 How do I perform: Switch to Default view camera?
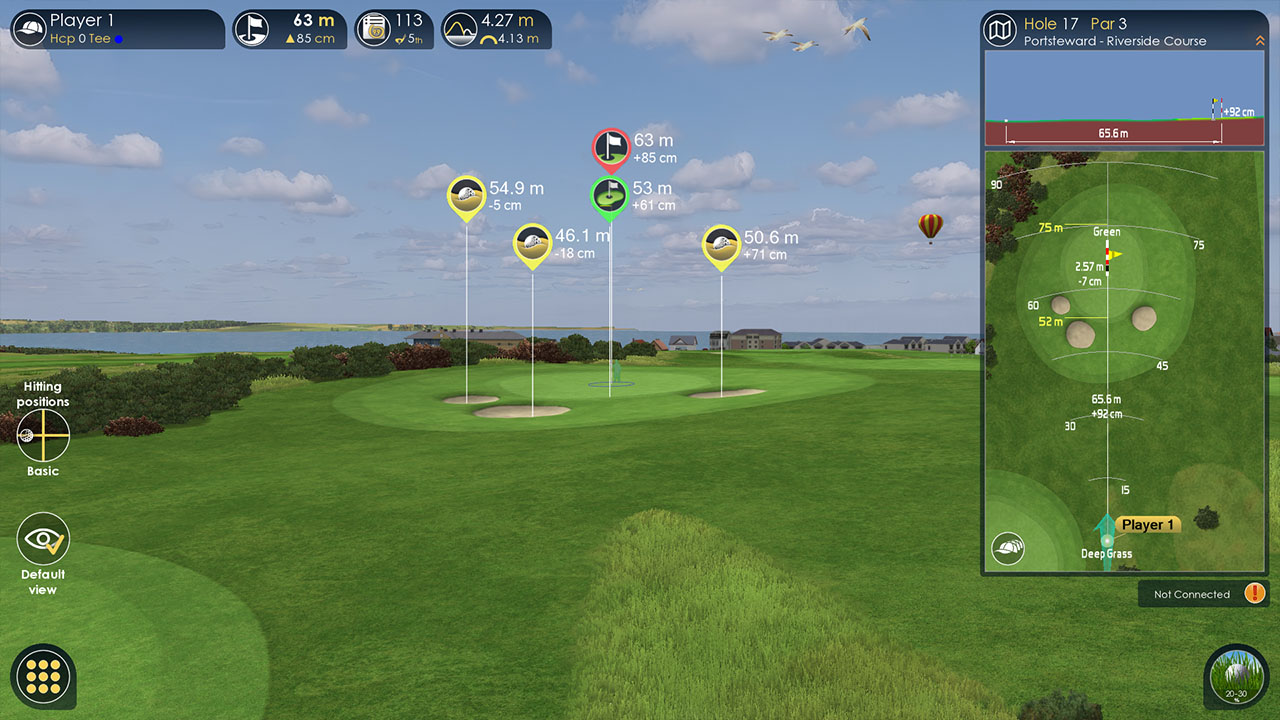tap(43, 540)
